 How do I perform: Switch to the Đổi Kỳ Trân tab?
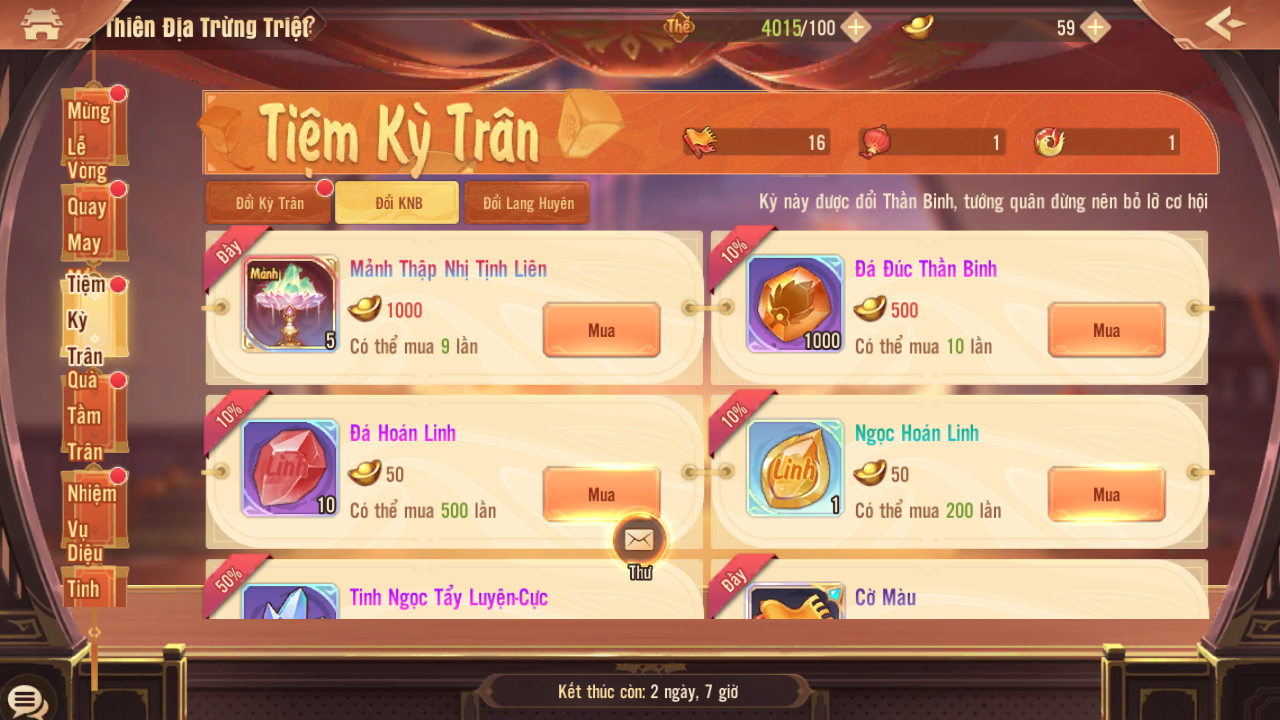point(269,203)
